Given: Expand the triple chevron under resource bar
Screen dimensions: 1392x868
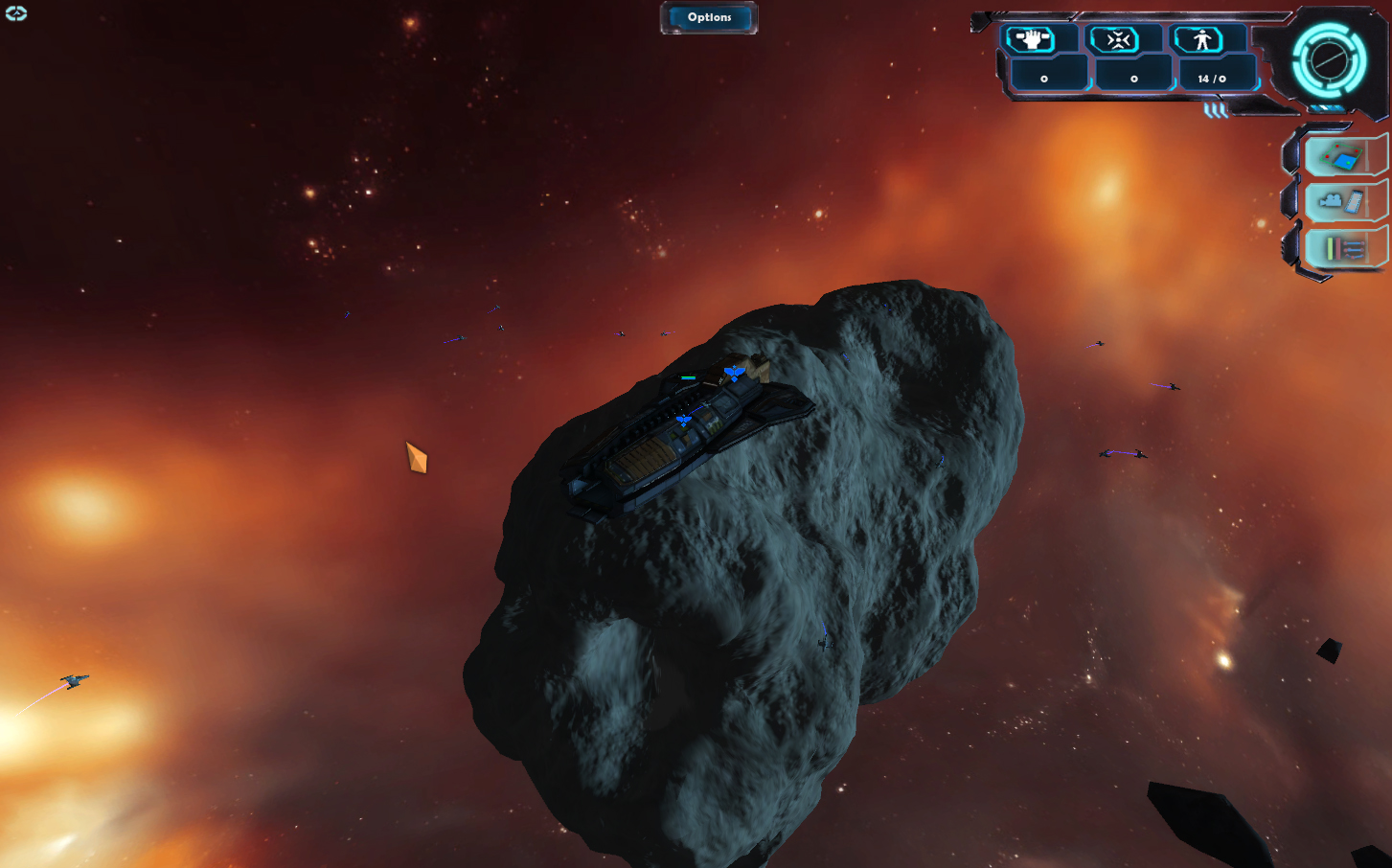Looking at the screenshot, I should 1216,111.
